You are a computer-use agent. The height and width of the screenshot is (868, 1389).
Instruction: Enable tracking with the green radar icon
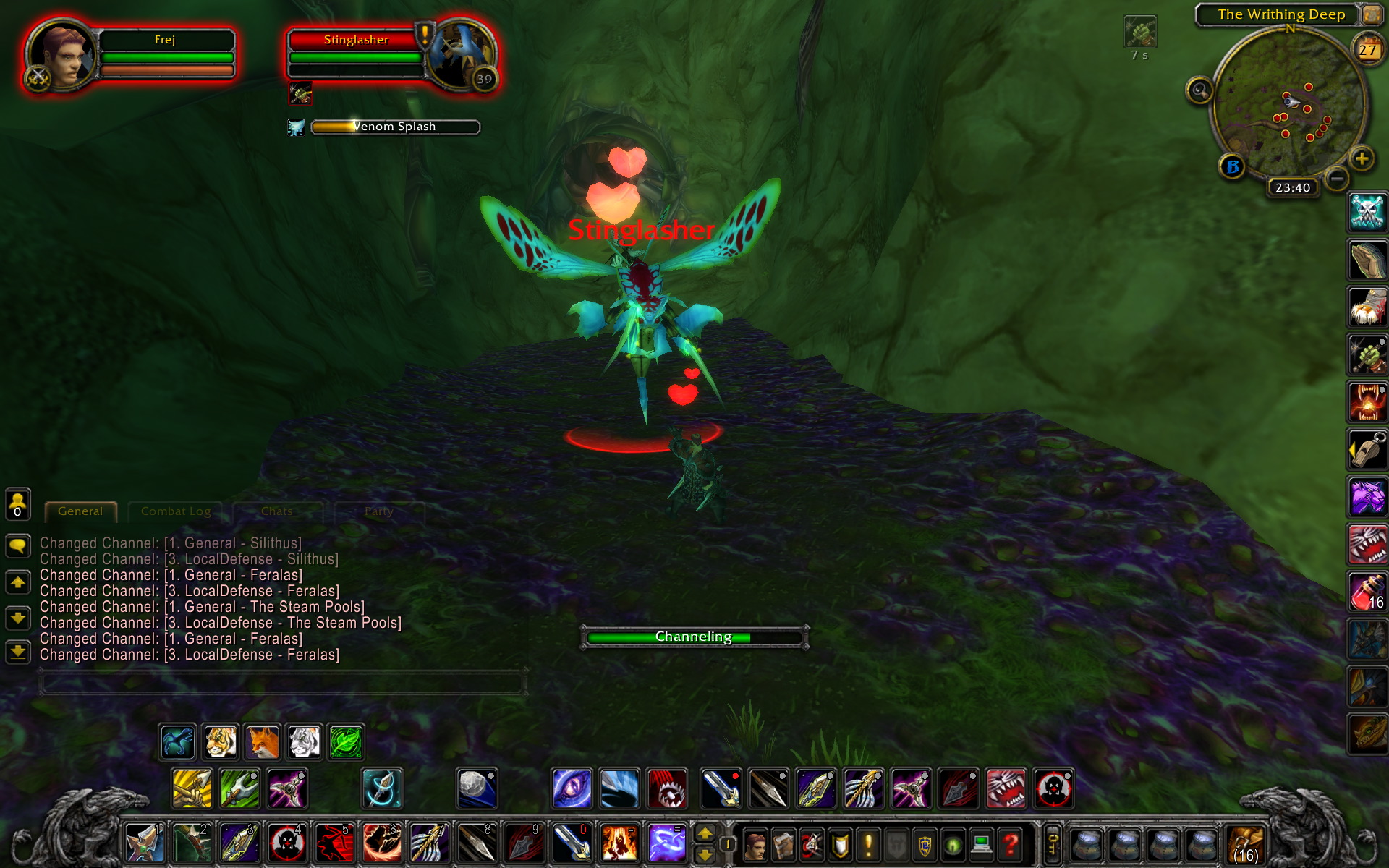tap(346, 741)
